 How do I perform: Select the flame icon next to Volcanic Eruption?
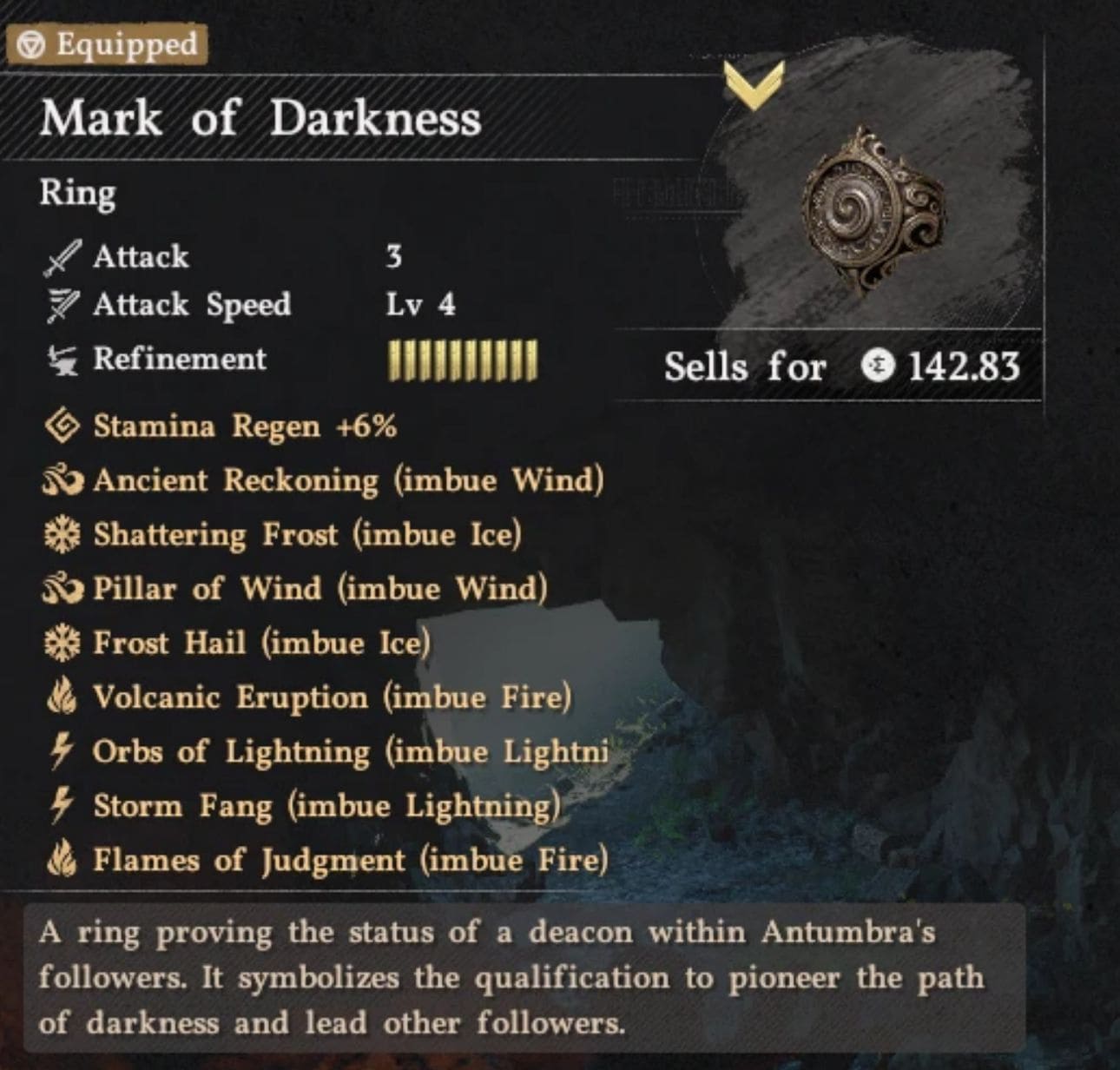tap(63, 697)
